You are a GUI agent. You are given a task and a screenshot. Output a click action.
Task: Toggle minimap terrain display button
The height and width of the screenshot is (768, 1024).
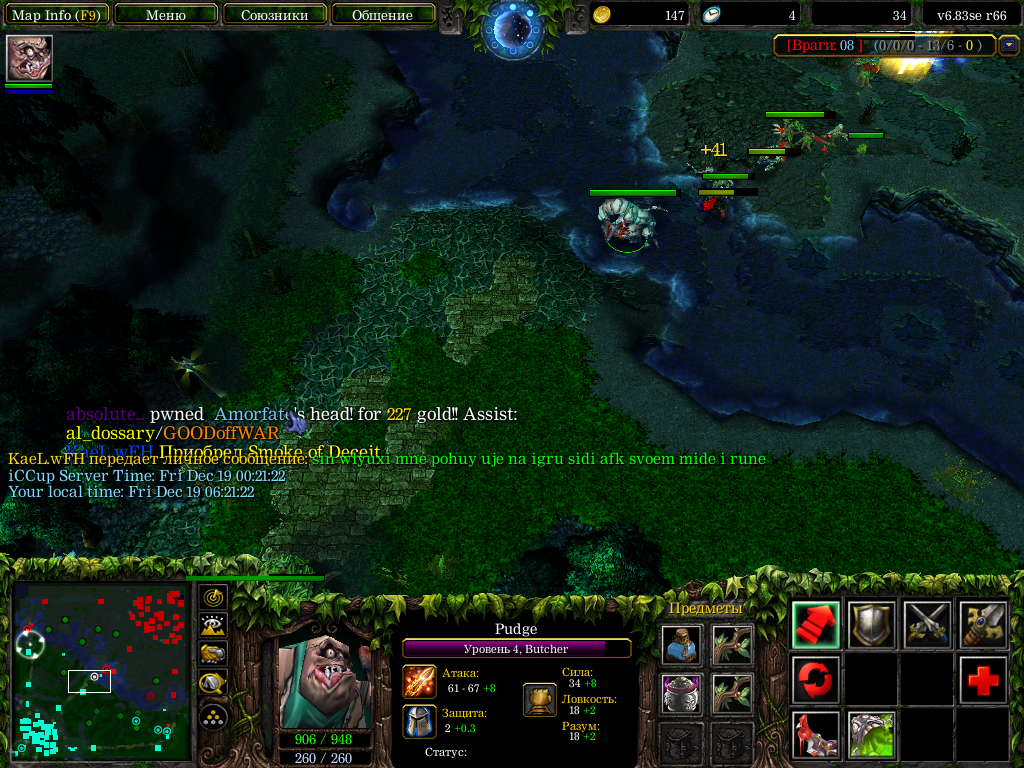click(x=213, y=626)
